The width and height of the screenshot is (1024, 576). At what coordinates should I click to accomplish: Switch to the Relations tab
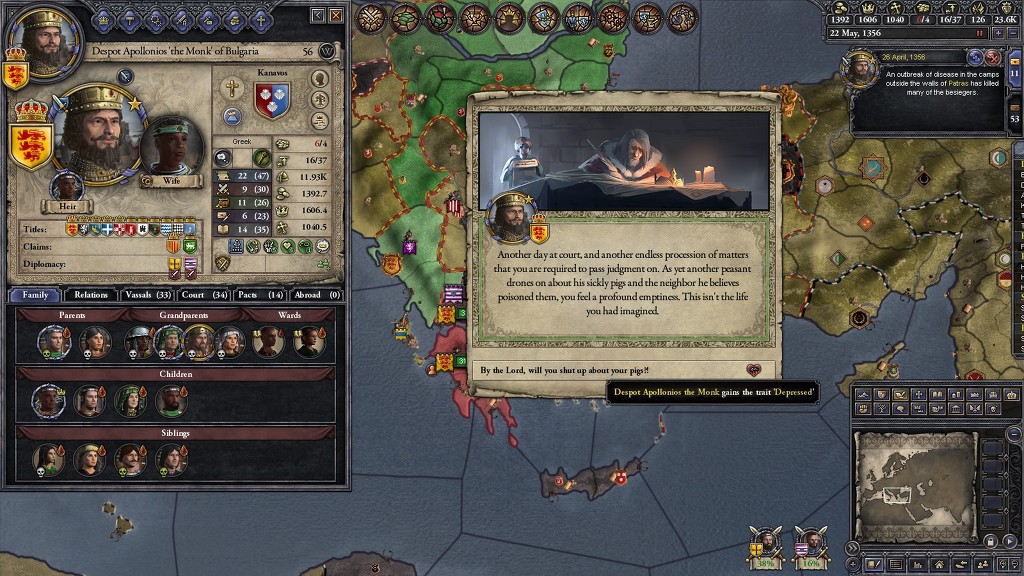click(x=91, y=295)
